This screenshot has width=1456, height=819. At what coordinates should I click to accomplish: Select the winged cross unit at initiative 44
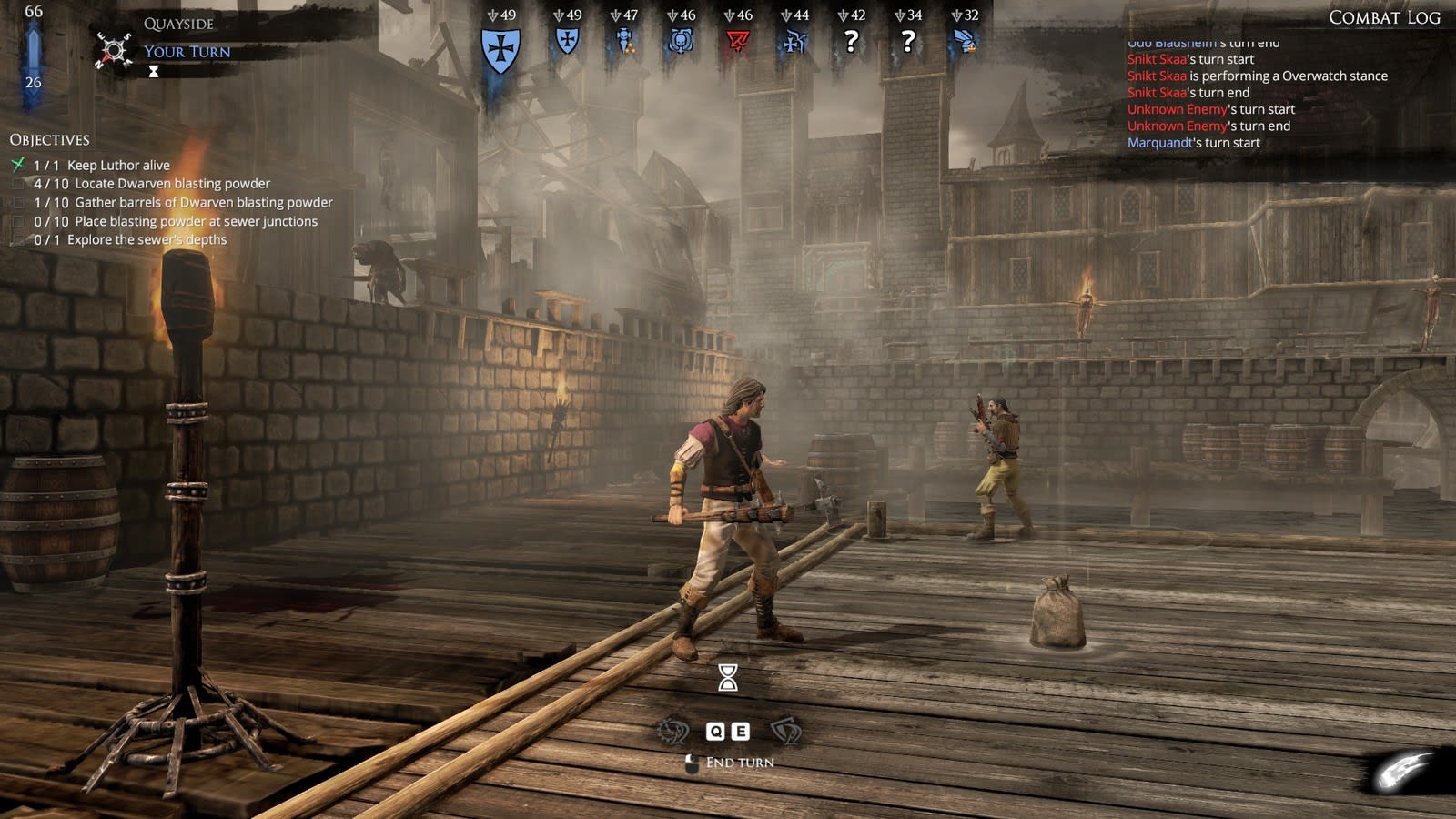pyautogui.click(x=794, y=41)
